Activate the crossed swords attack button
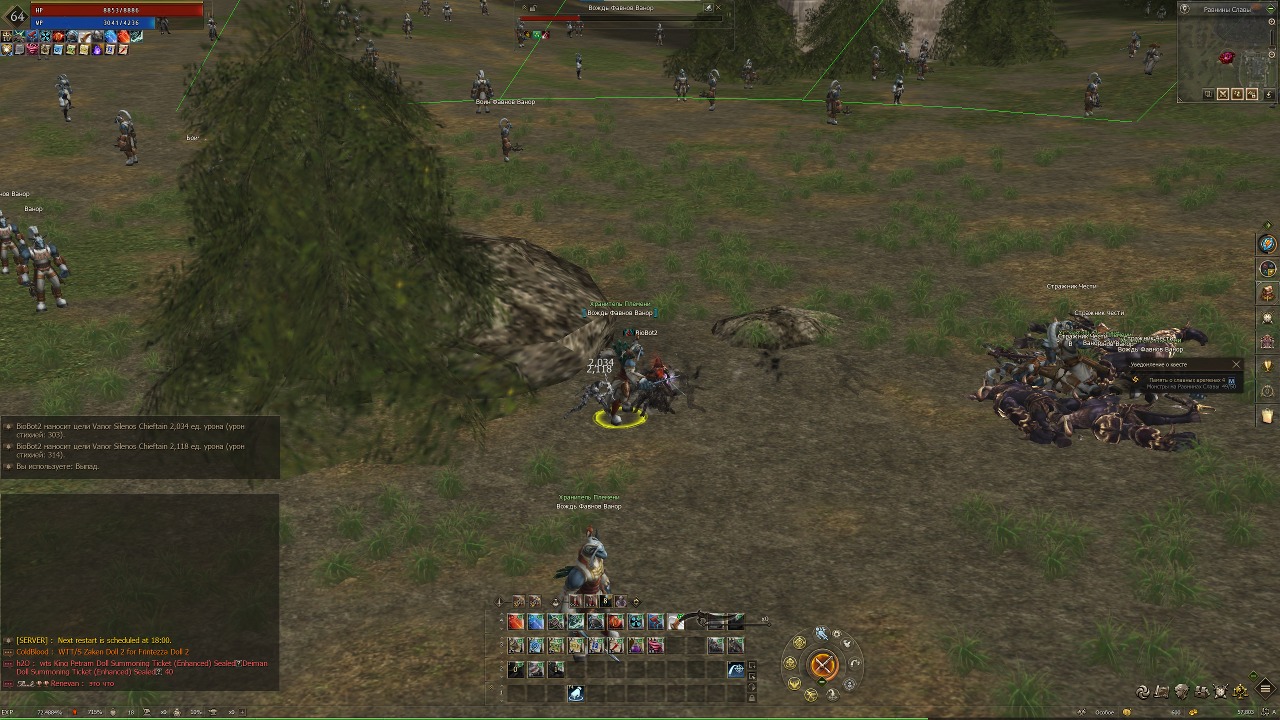 point(823,665)
